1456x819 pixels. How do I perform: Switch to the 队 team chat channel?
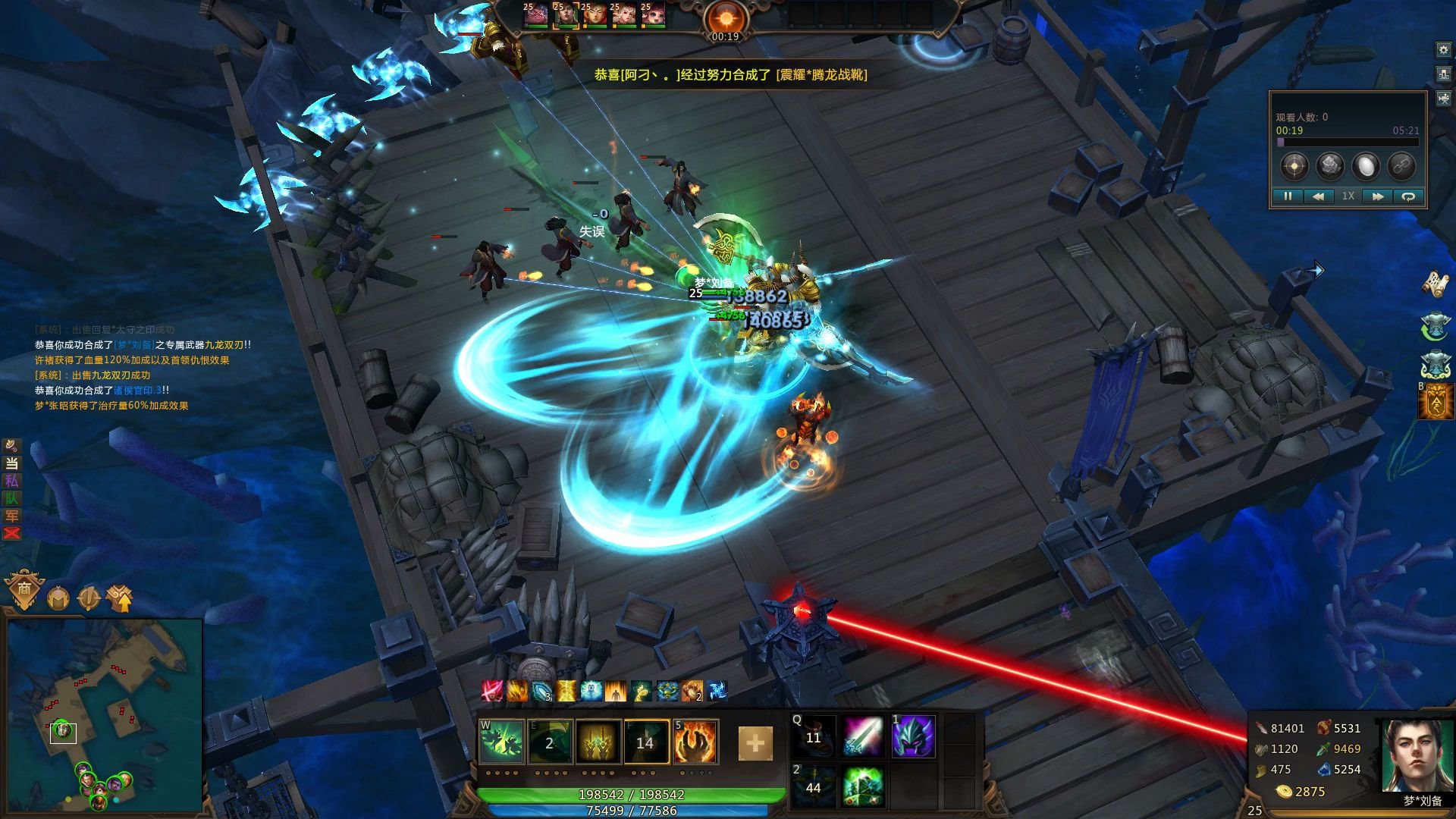11,498
